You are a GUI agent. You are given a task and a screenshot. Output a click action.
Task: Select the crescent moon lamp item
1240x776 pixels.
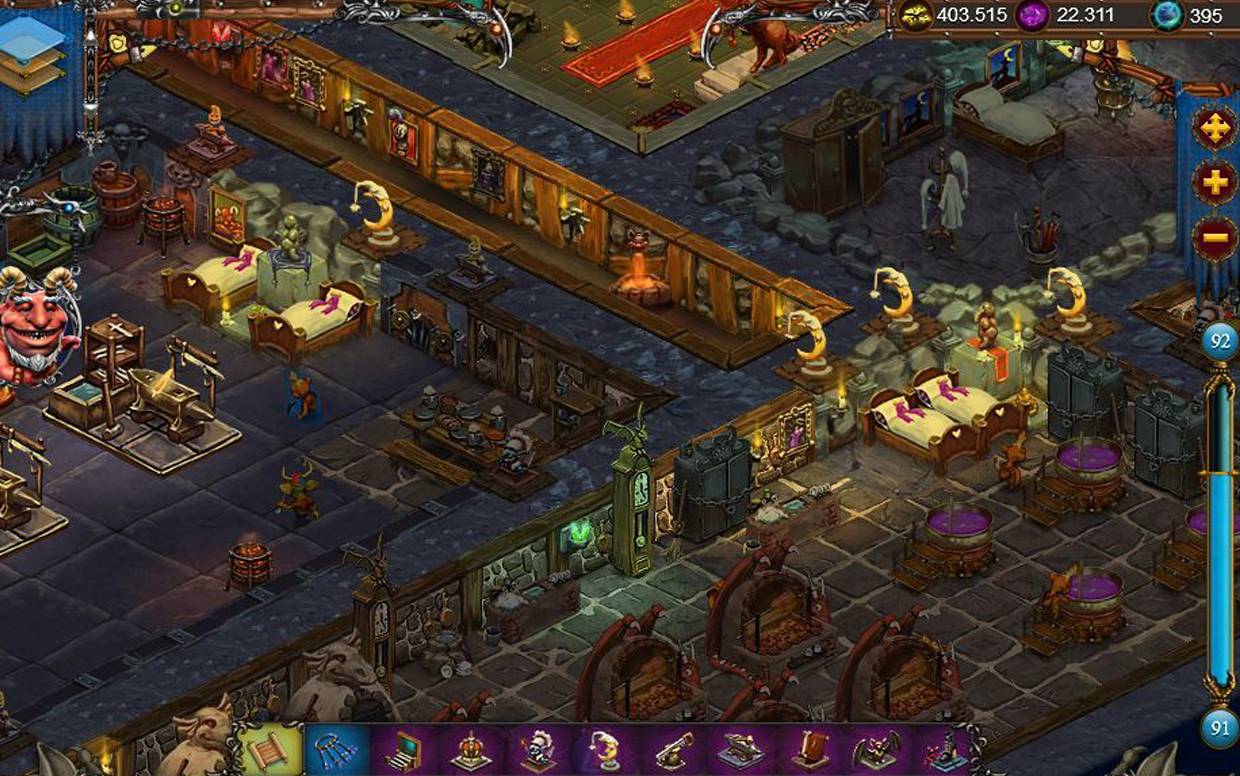(x=605, y=750)
